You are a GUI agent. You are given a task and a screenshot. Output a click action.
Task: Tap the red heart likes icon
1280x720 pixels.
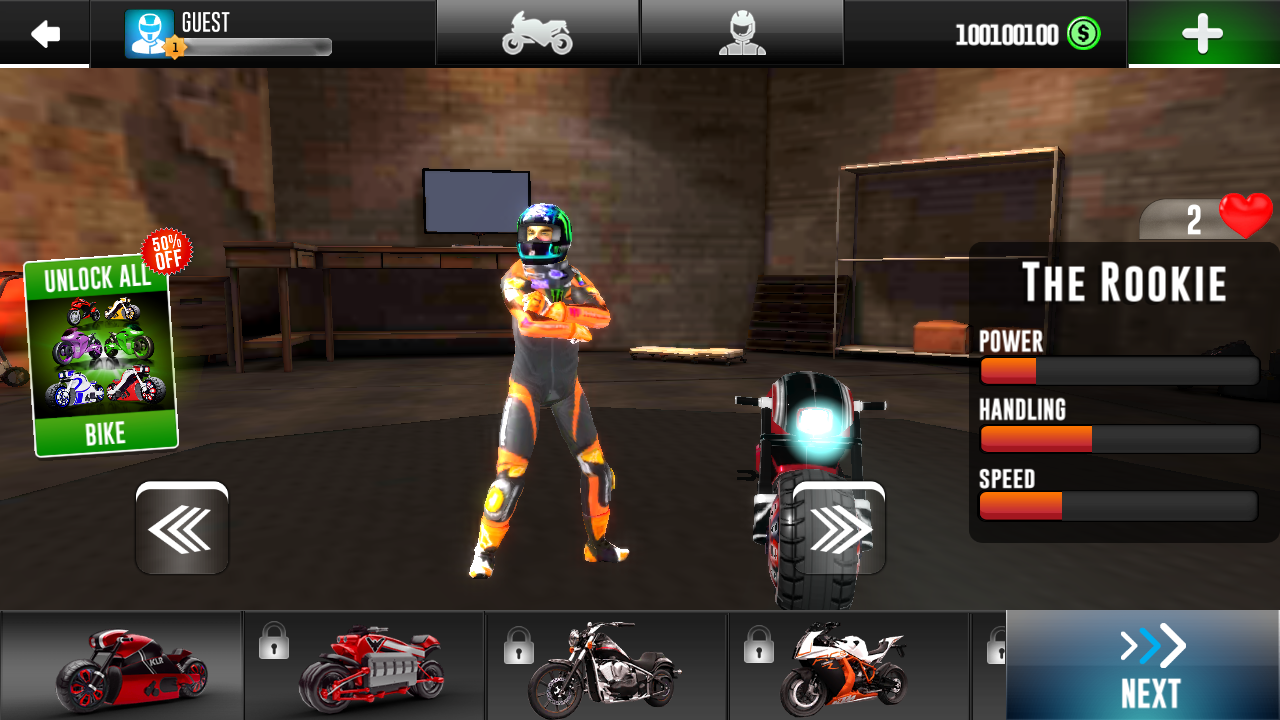[x=1245, y=215]
